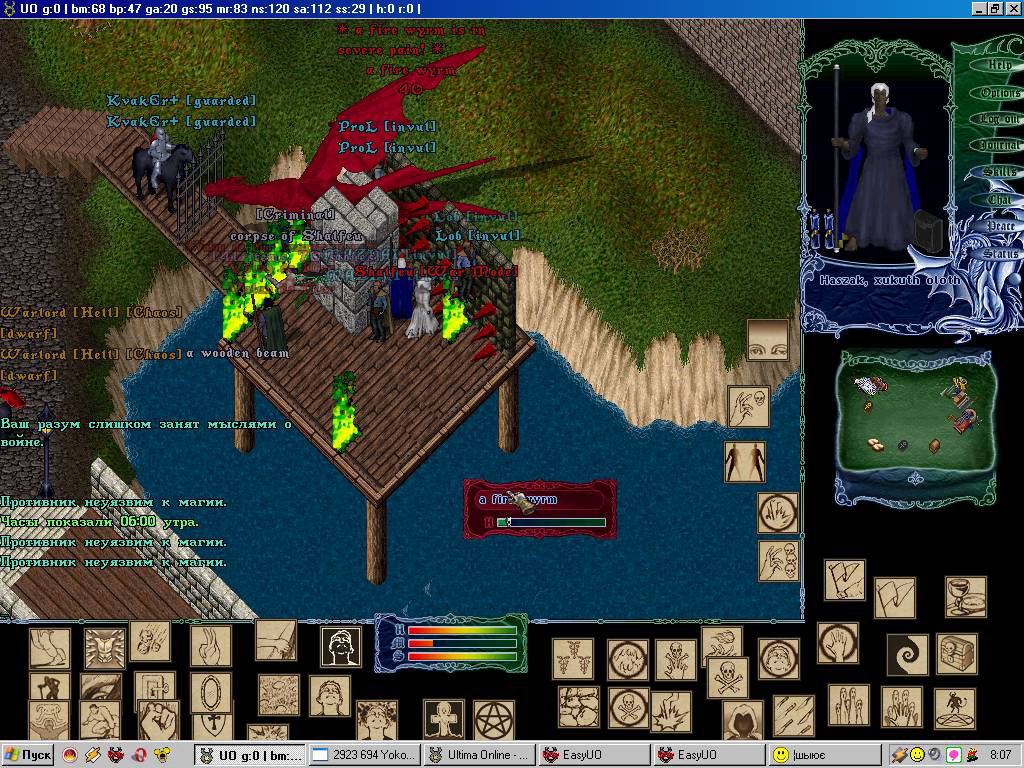Click the pair of eyes icon
The width and height of the screenshot is (1024, 768).
coord(768,340)
